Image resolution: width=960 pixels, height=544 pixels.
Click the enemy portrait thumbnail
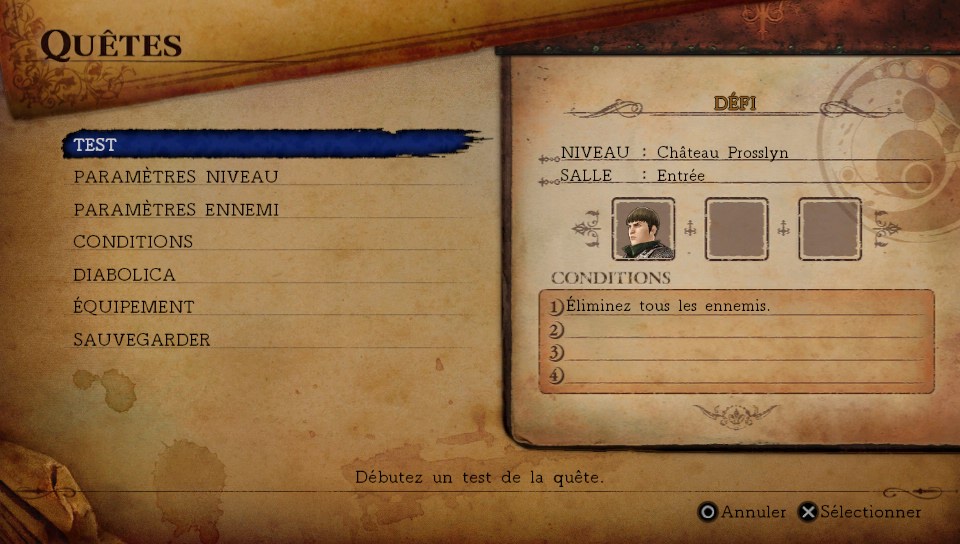pos(643,229)
